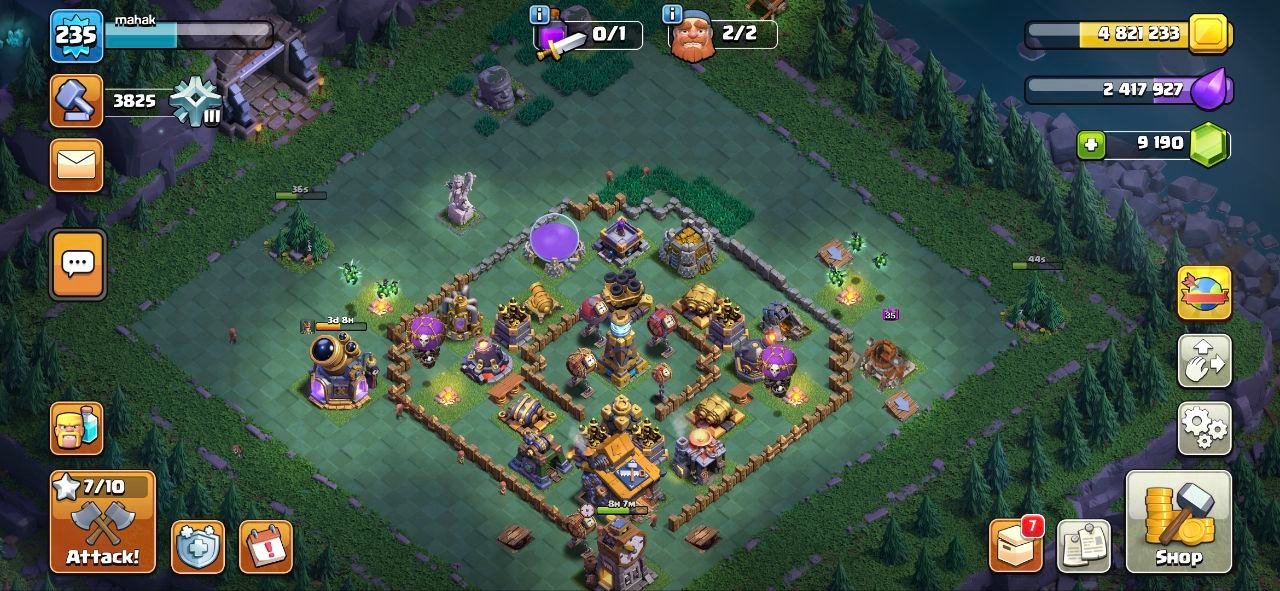The width and height of the screenshot is (1280, 591).
Task: Open the base layout editor hand icon
Action: pyautogui.click(x=1205, y=361)
